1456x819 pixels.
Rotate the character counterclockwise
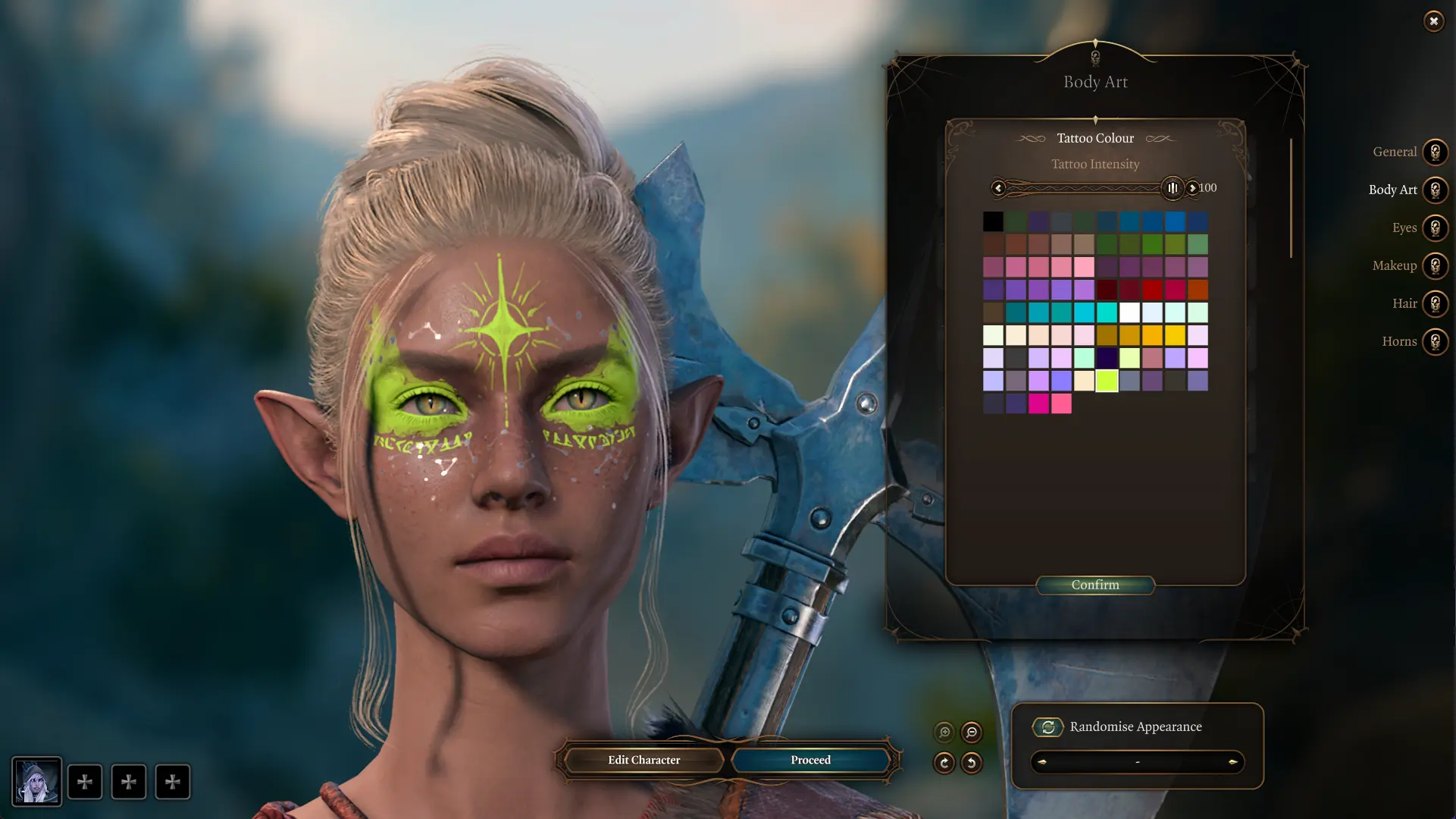tap(971, 764)
